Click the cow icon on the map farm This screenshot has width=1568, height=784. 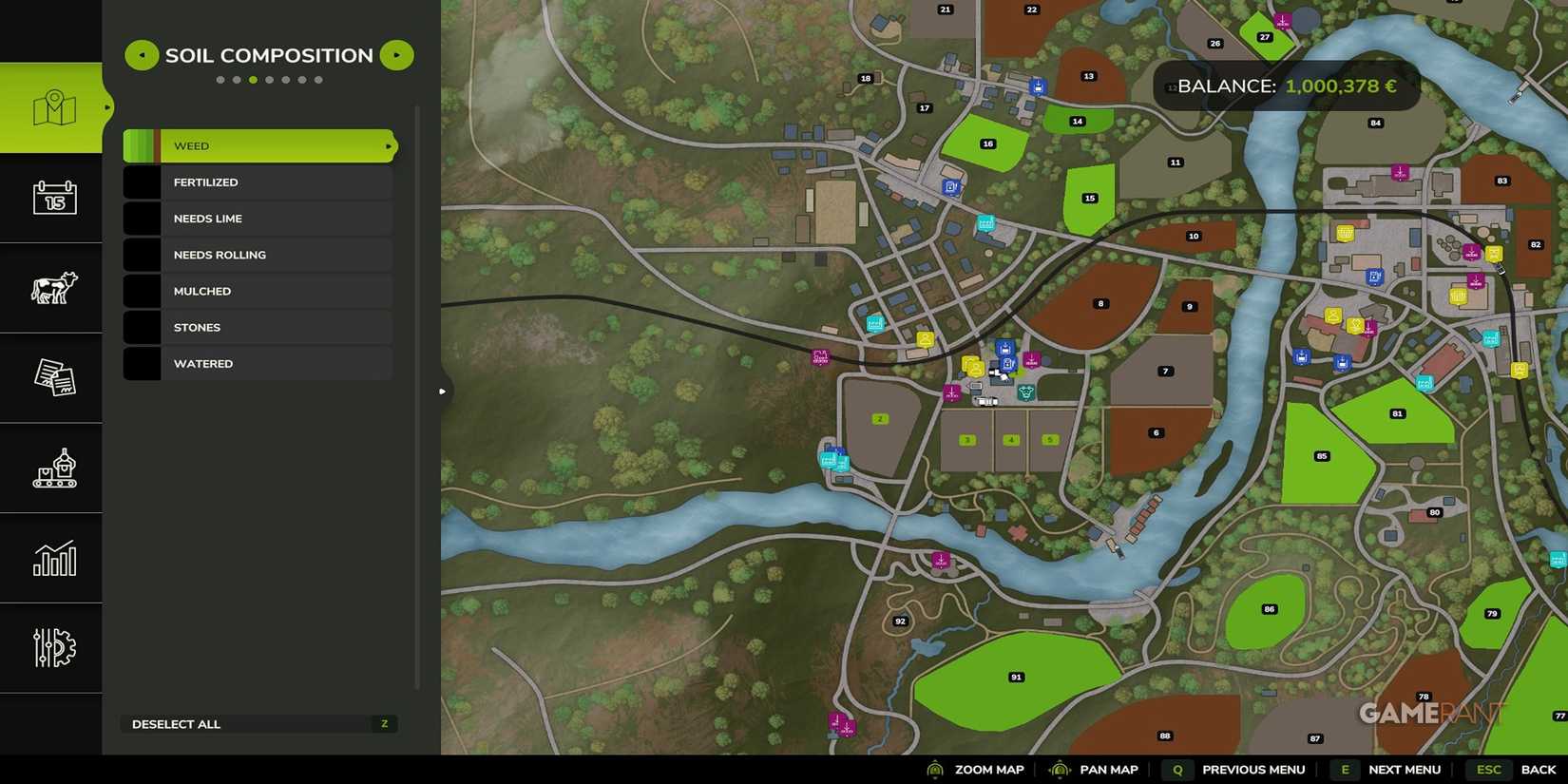1026,392
